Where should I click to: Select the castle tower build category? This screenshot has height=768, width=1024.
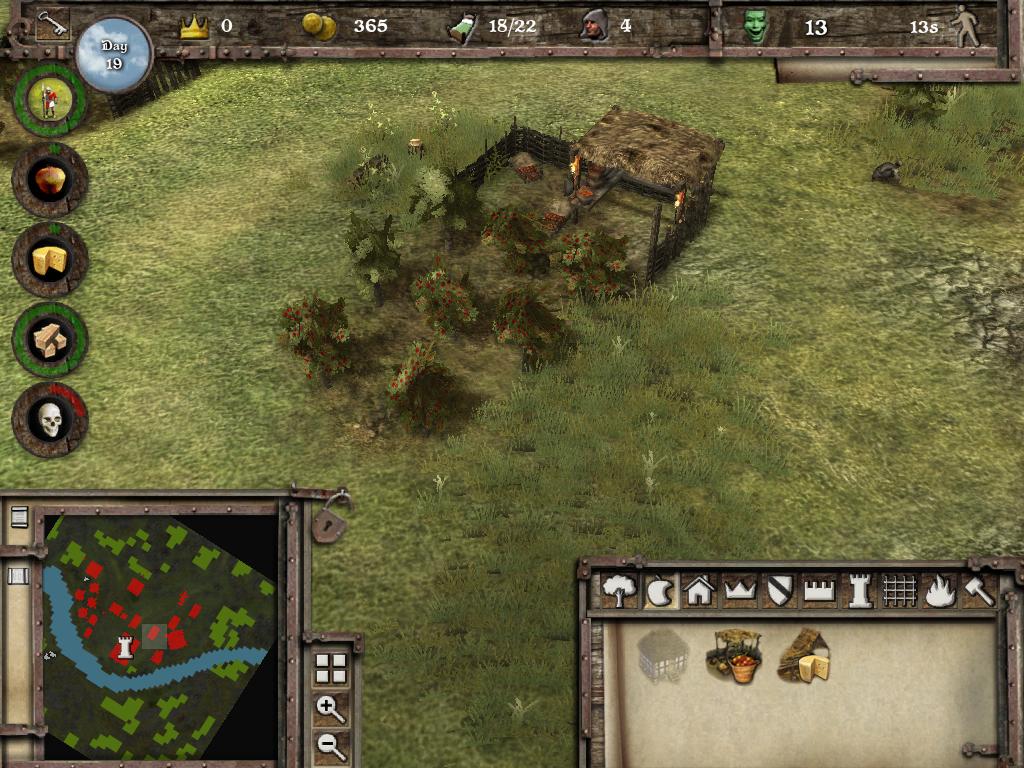859,591
